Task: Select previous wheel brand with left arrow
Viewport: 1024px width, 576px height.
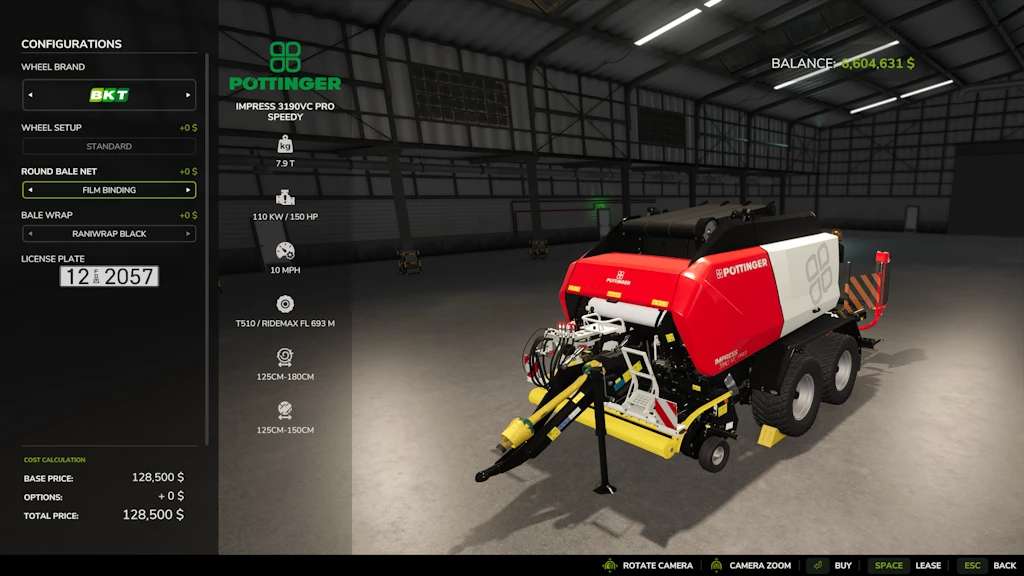Action: click(30, 95)
